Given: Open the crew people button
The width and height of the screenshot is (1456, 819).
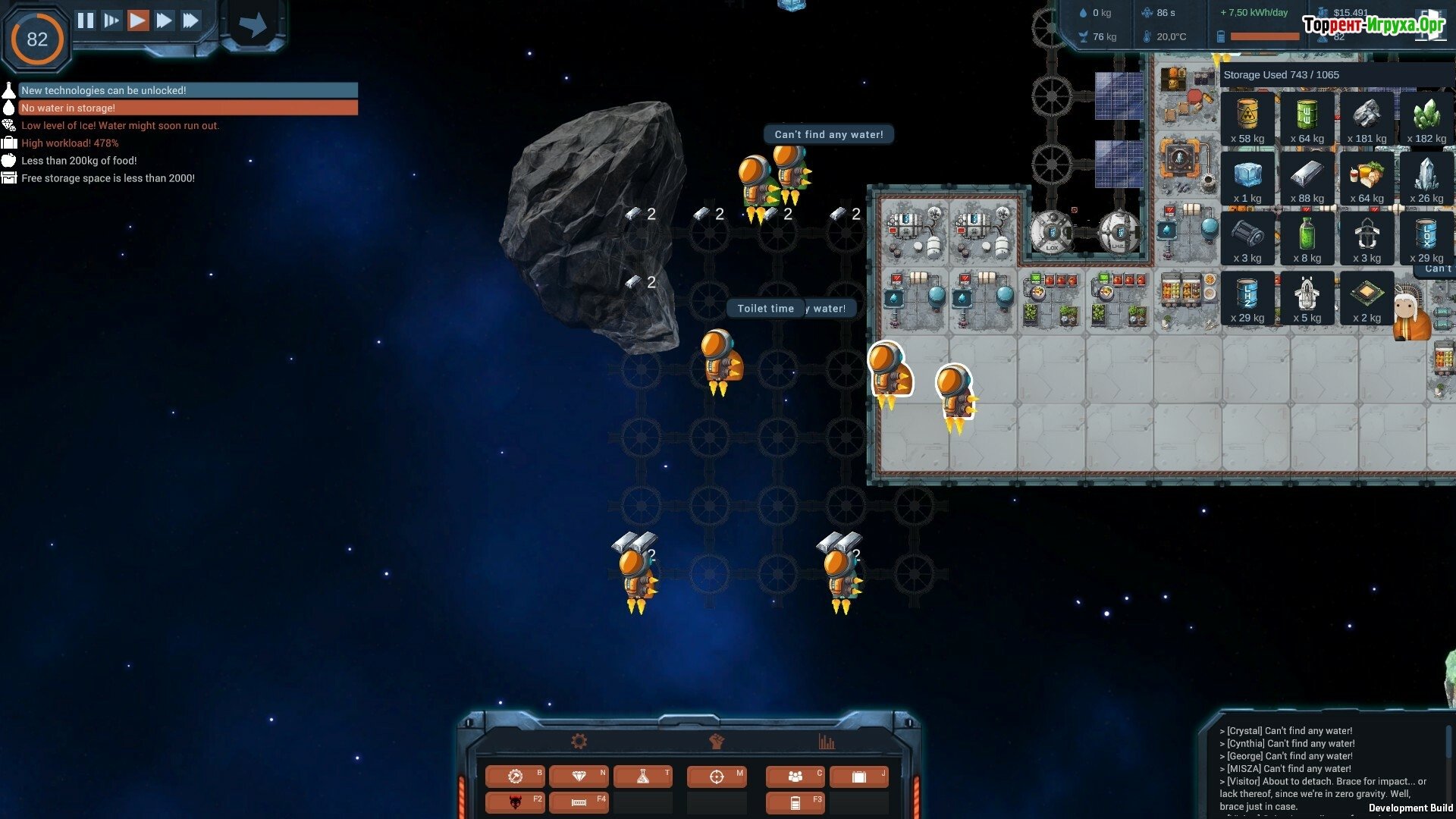Looking at the screenshot, I should [795, 777].
